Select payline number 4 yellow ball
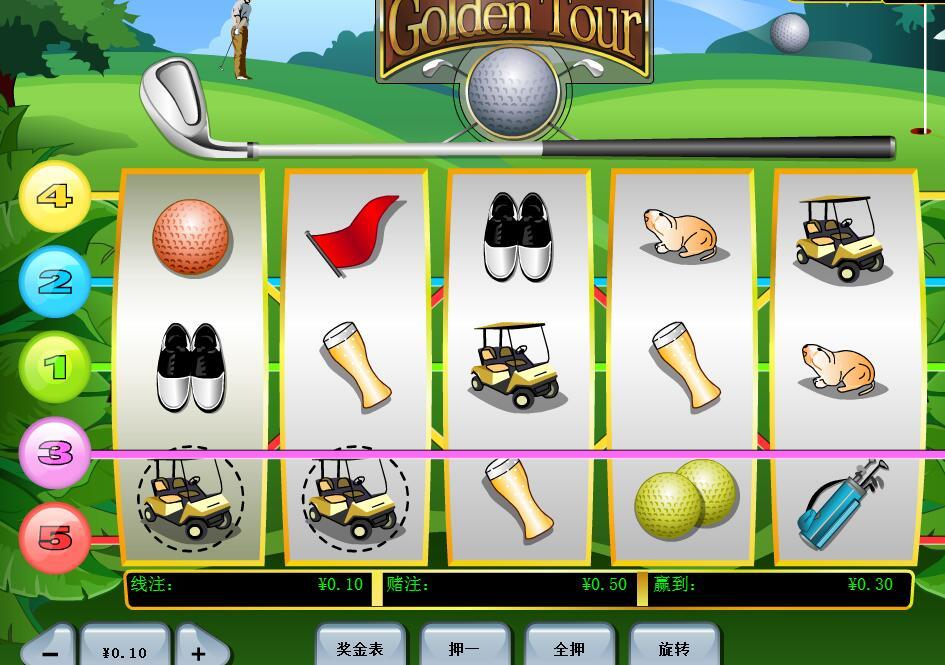The image size is (945, 665). coord(55,196)
